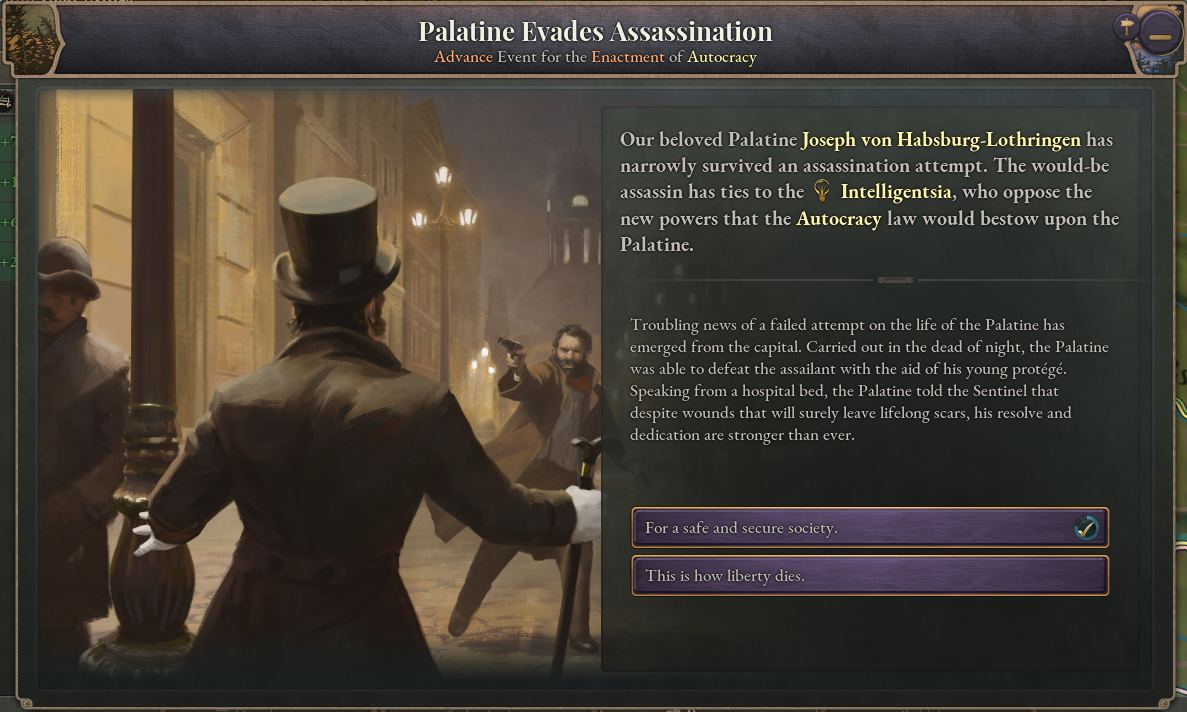Open Joseph von Habsburg-Lothringen character link
The height and width of the screenshot is (712, 1187).
pos(942,139)
